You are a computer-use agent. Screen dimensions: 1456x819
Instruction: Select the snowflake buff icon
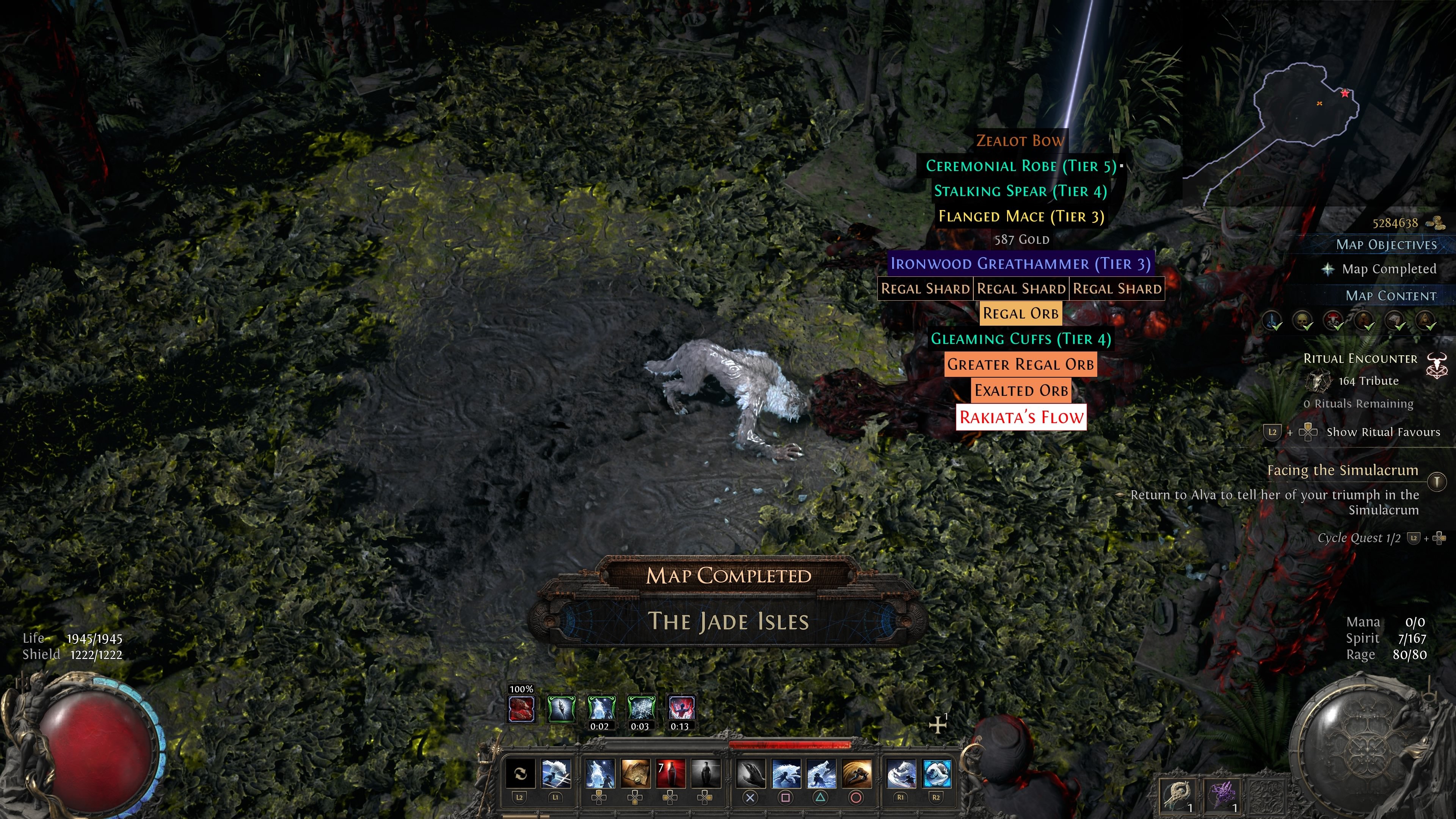point(641,709)
